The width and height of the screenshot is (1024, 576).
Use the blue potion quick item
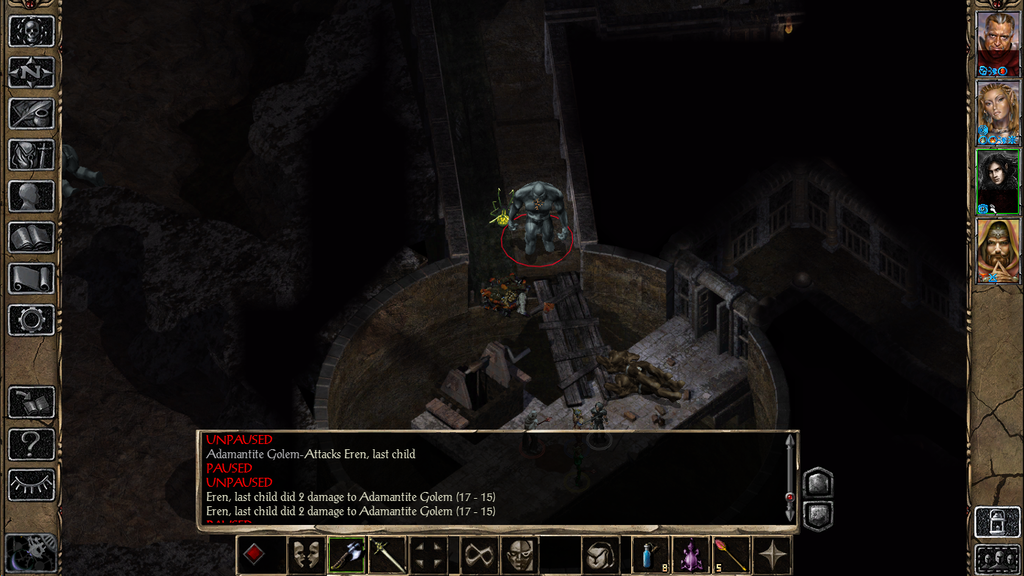click(x=650, y=555)
